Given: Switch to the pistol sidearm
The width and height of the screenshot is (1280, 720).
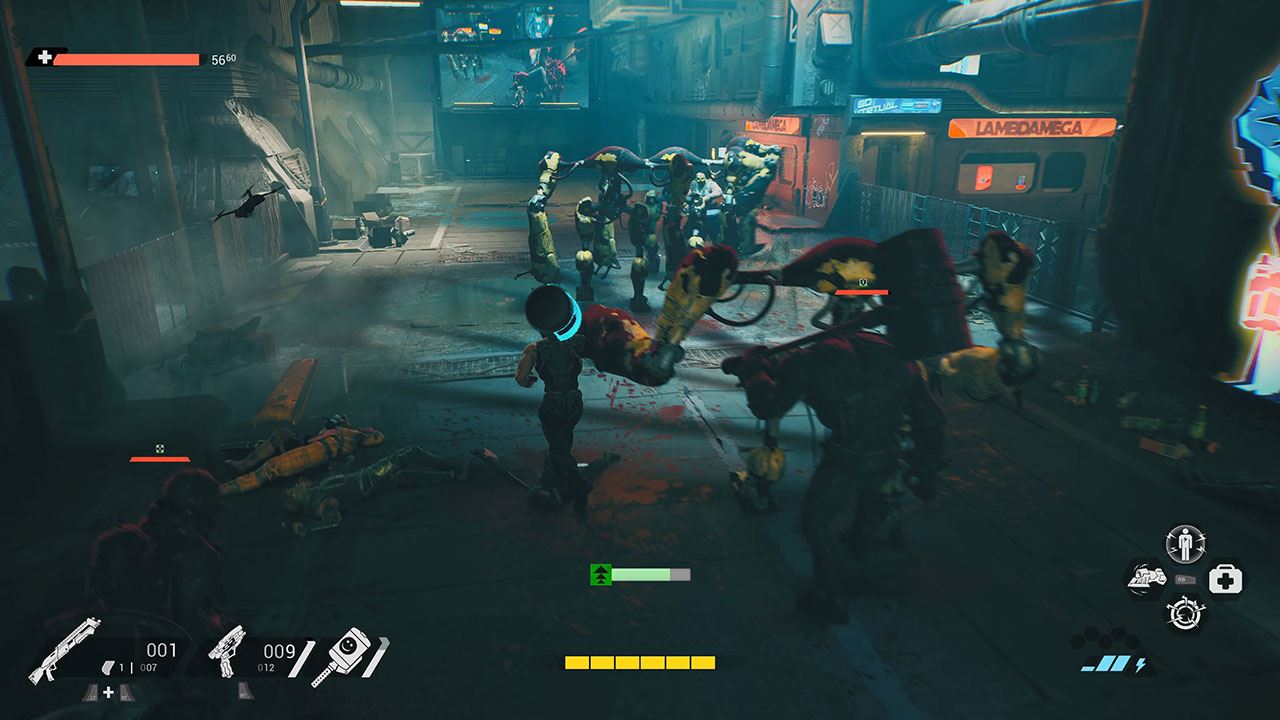Looking at the screenshot, I should pos(227,652).
